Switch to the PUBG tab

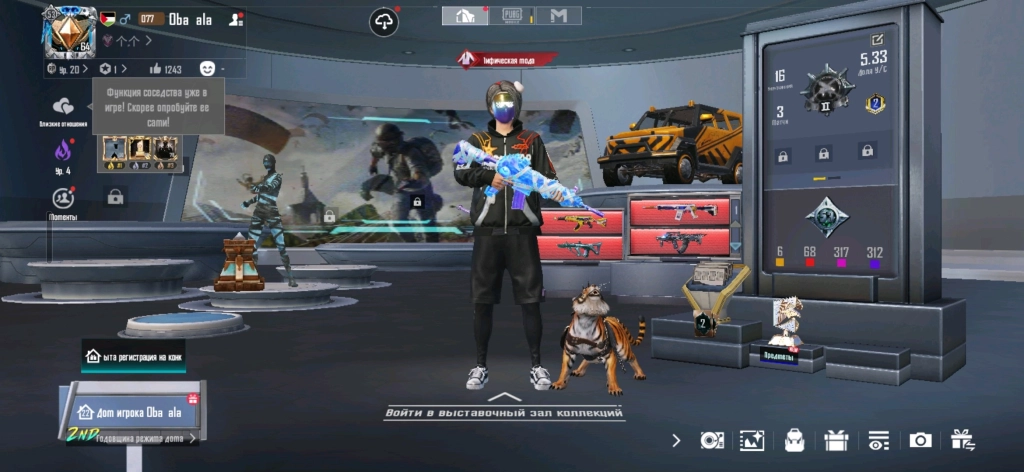(513, 16)
